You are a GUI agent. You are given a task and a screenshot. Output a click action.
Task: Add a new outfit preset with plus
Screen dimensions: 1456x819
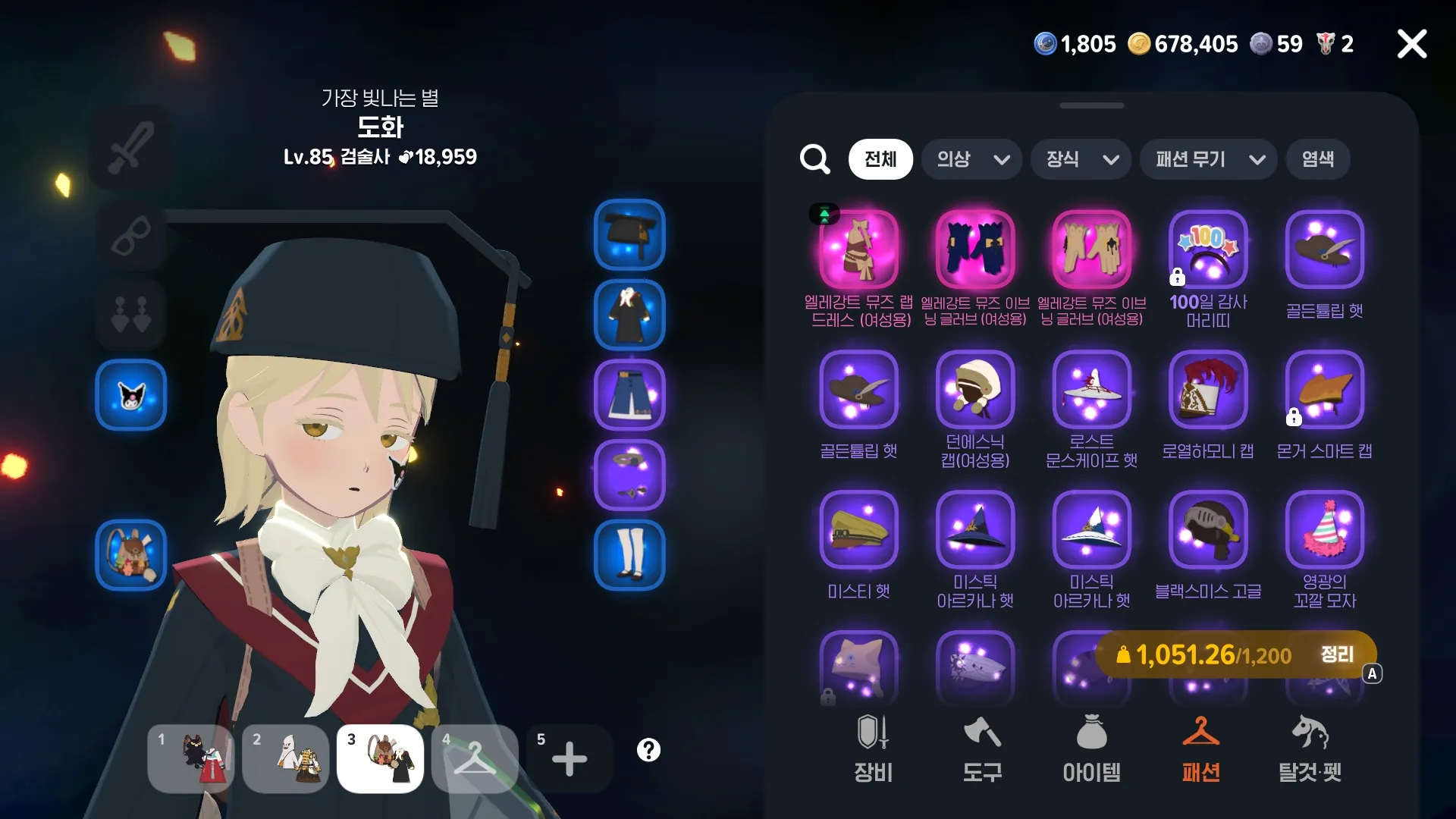569,758
